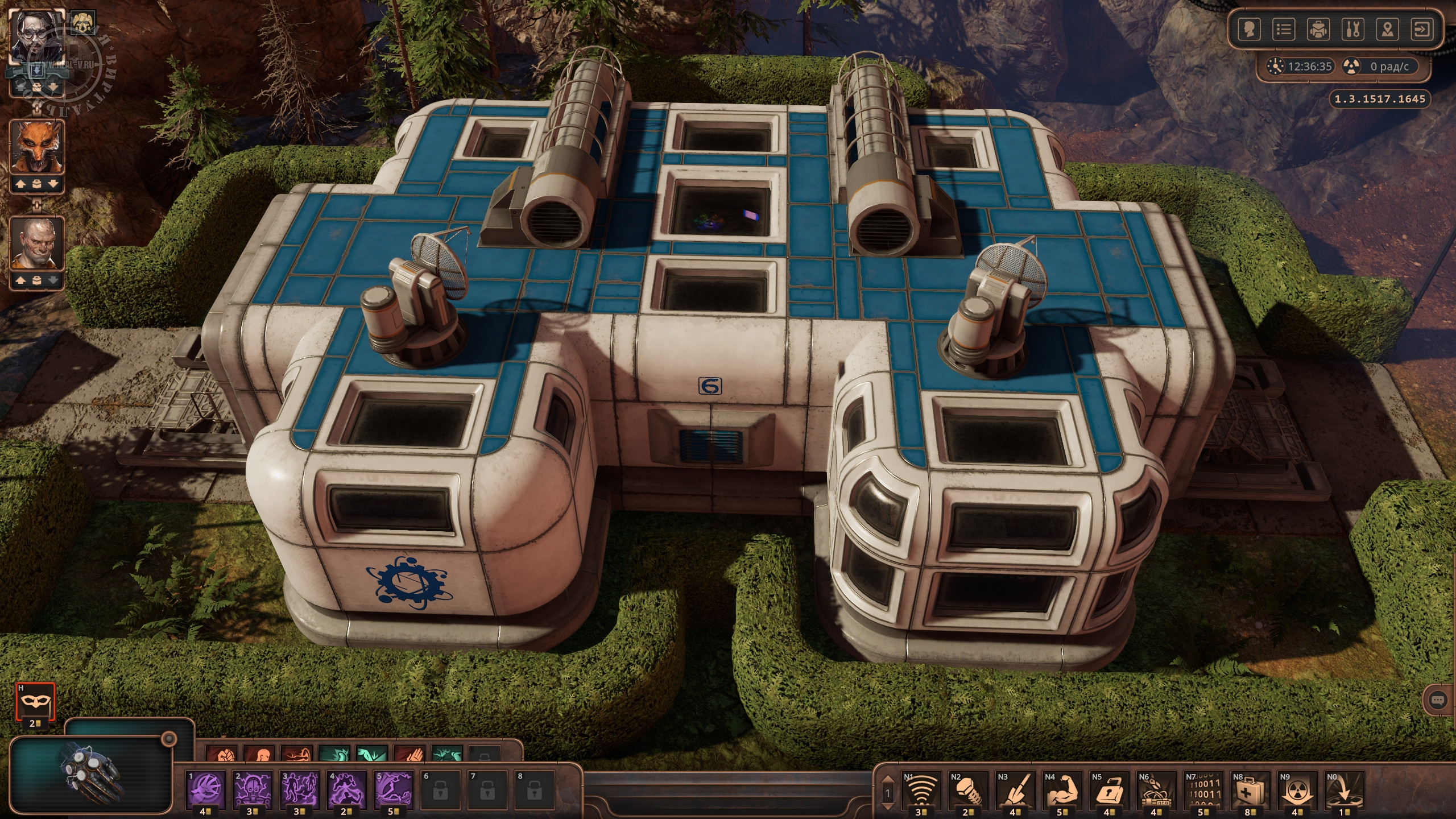
Task: Select the fox-masked companion portrait
Action: [37, 148]
